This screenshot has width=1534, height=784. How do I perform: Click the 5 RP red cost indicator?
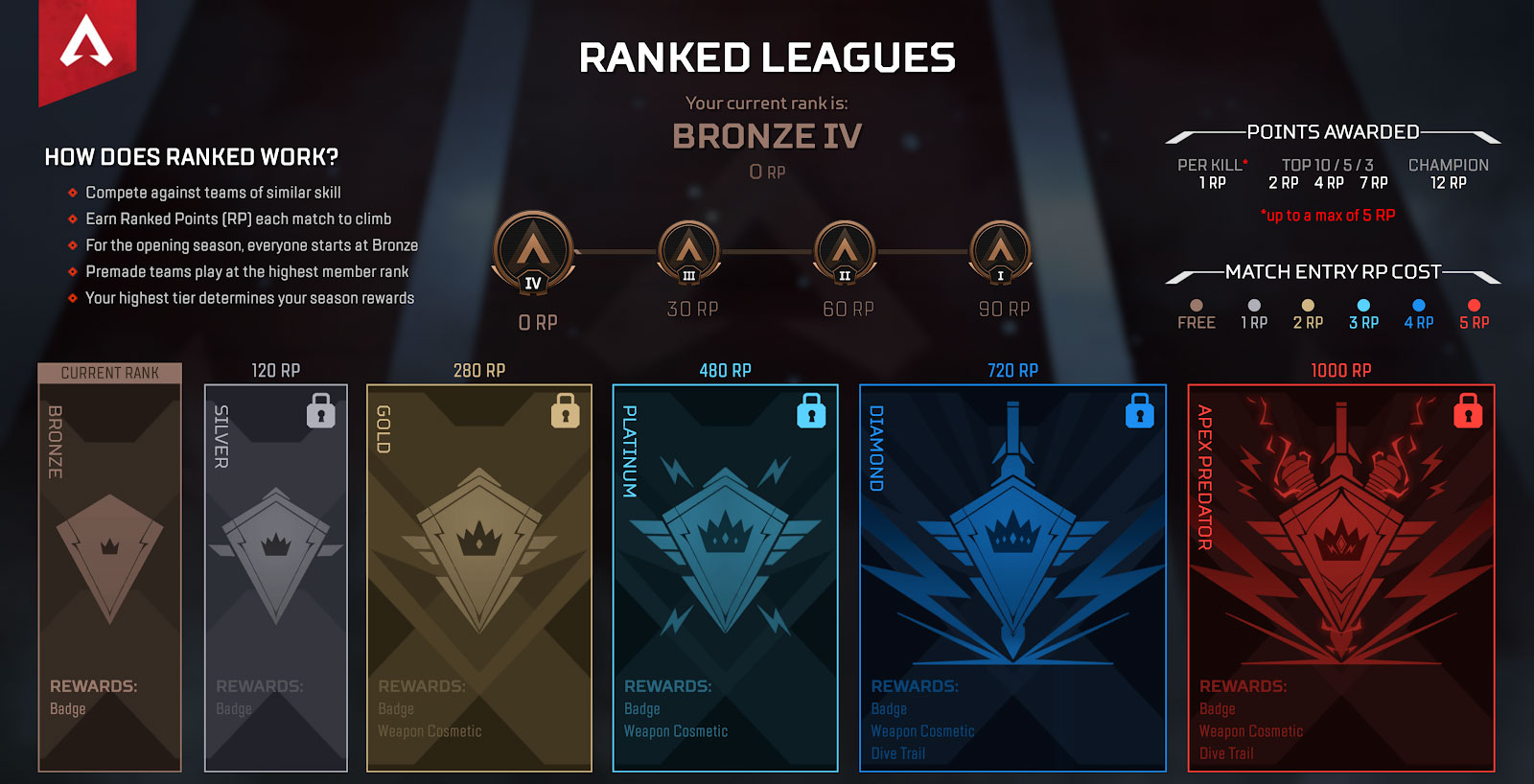pyautogui.click(x=1473, y=311)
